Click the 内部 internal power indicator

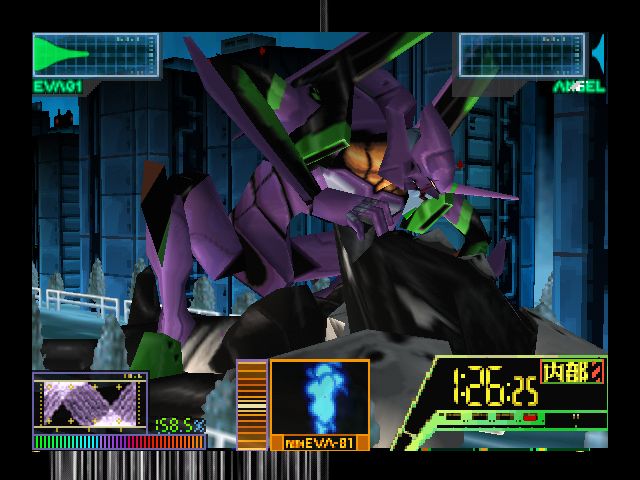[x=571, y=371]
